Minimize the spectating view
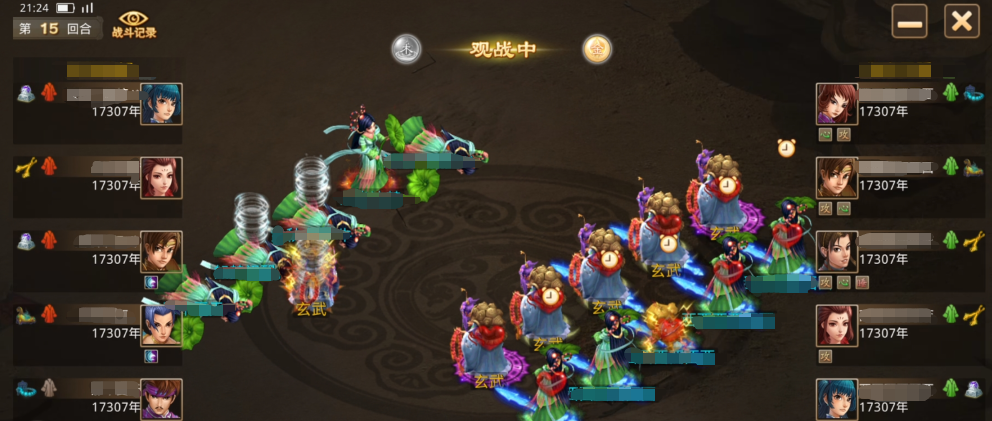 (x=910, y=21)
